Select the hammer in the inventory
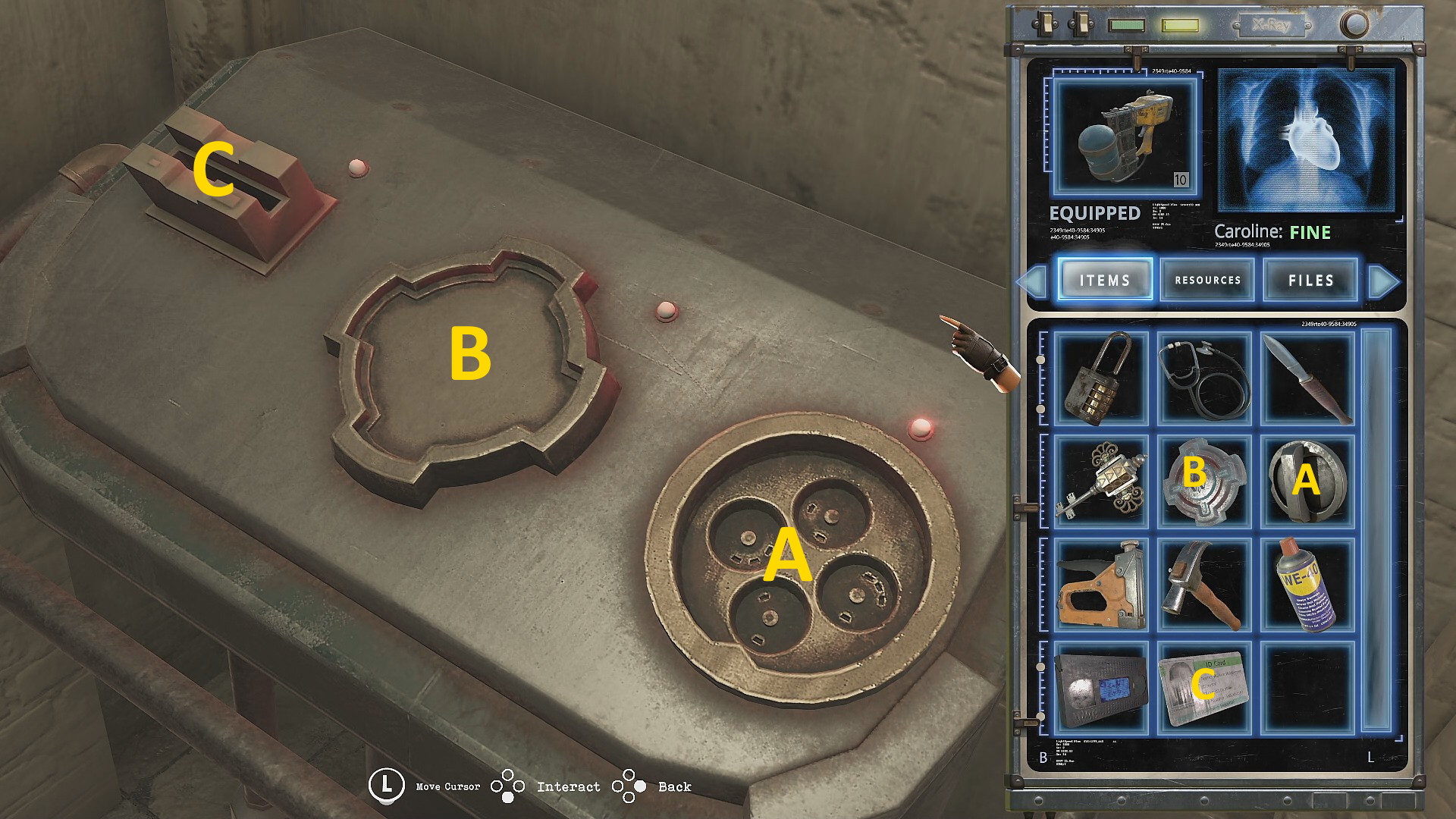 click(1204, 584)
